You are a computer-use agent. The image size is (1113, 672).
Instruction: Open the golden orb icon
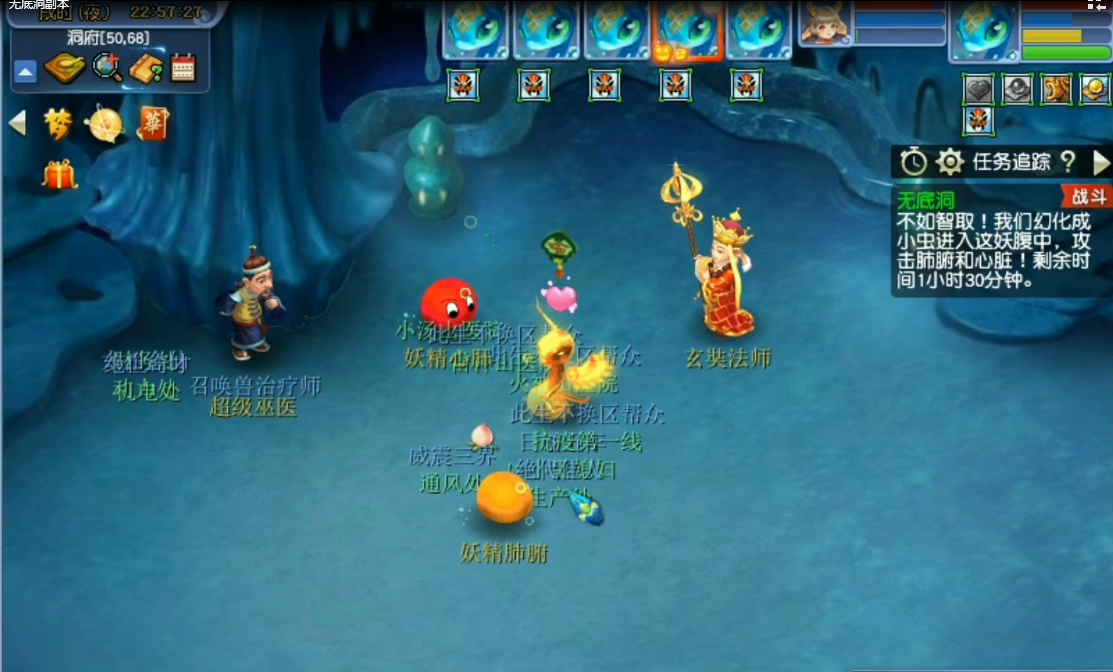[105, 124]
